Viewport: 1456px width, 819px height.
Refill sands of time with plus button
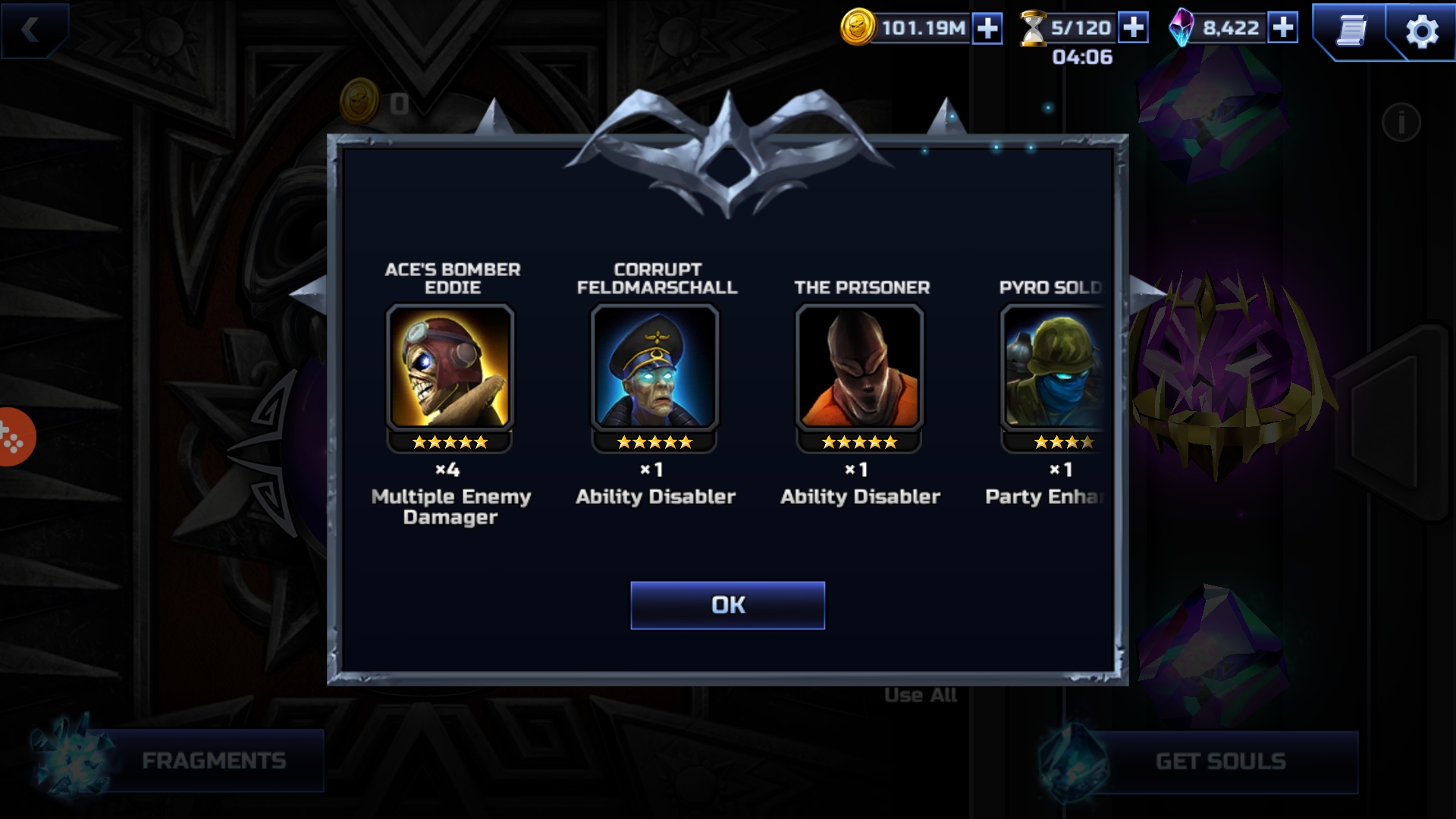tap(1133, 28)
